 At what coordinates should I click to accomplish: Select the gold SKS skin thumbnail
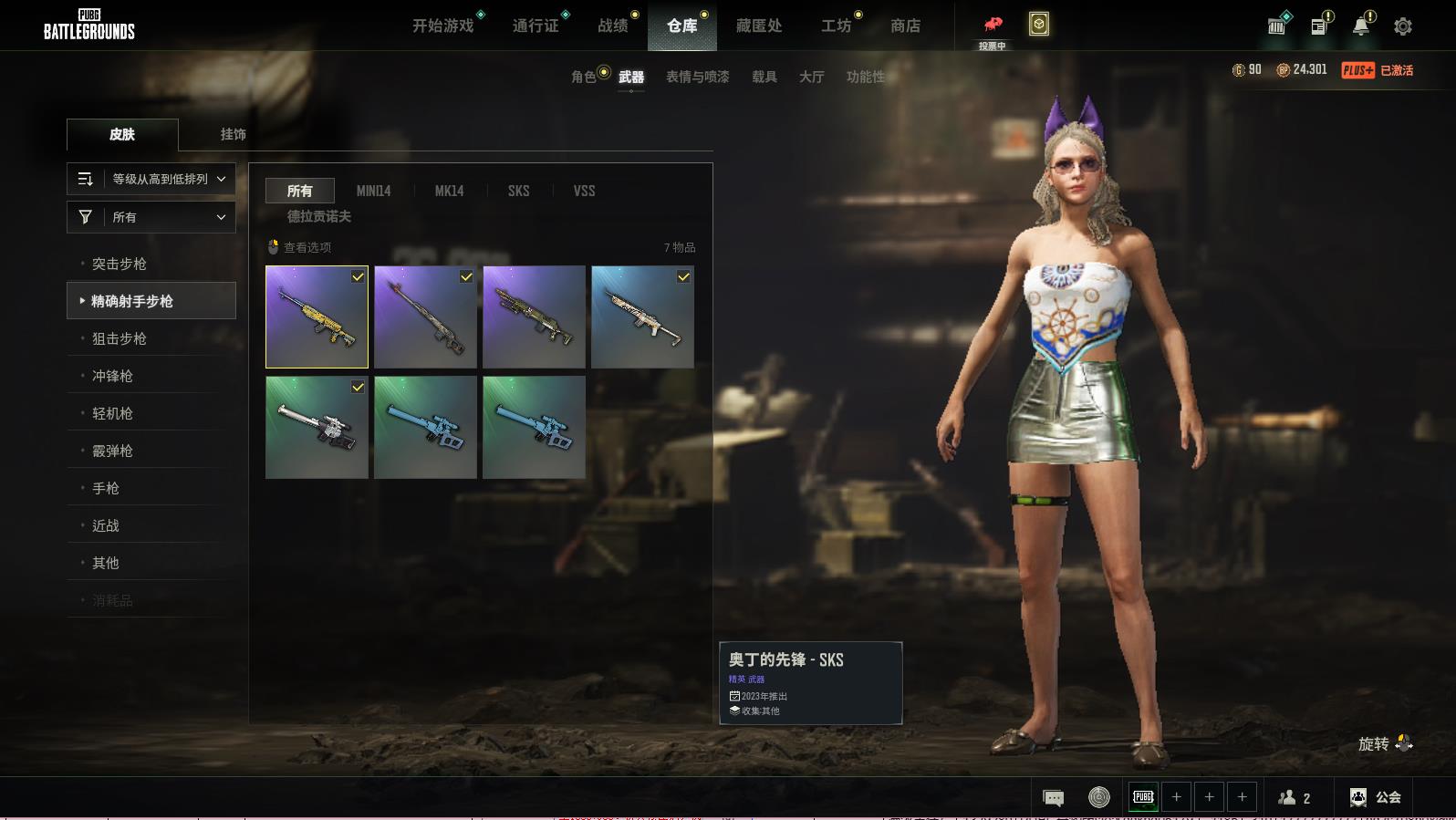click(317, 317)
